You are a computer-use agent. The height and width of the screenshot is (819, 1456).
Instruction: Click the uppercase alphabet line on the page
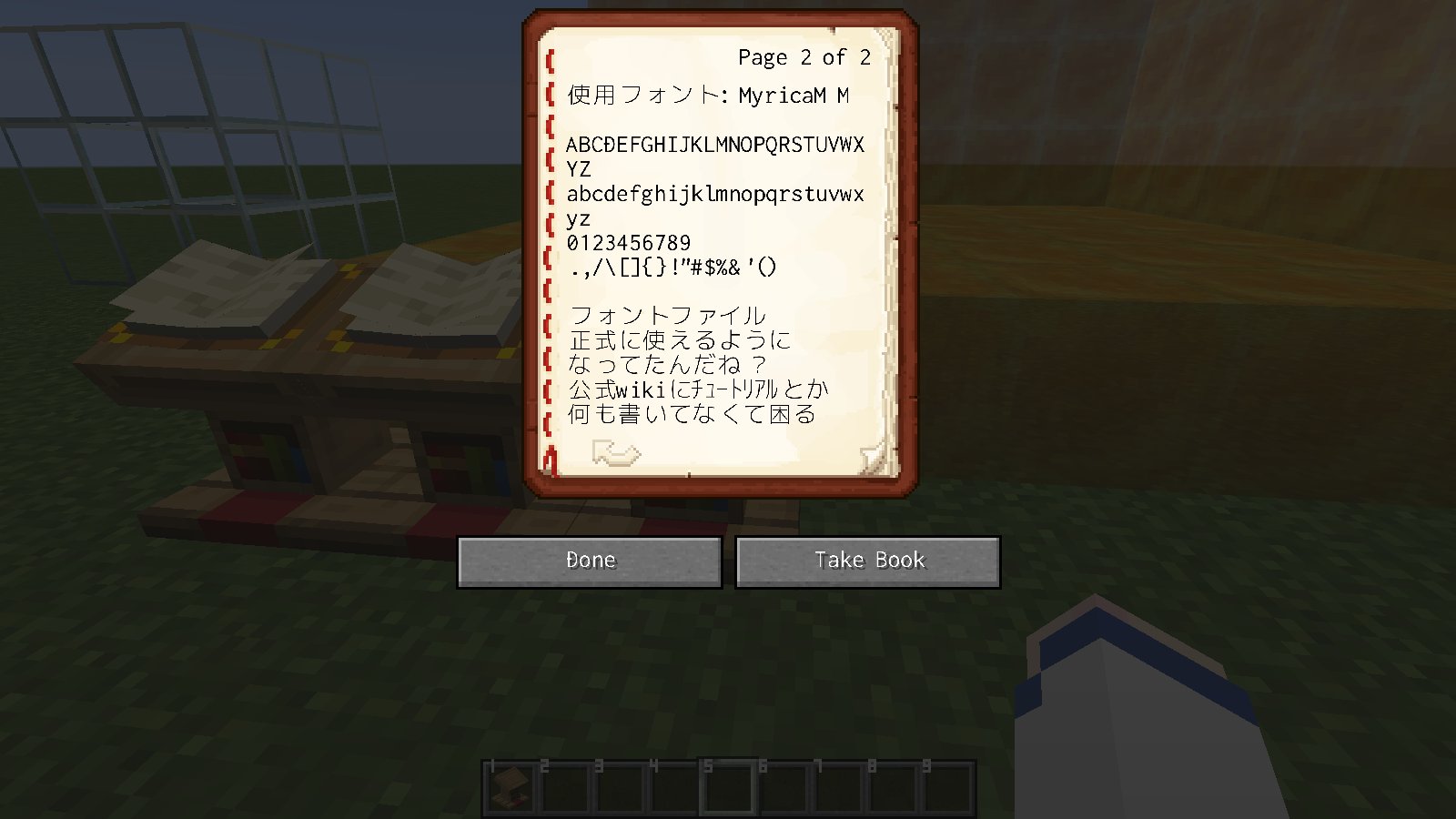[715, 145]
